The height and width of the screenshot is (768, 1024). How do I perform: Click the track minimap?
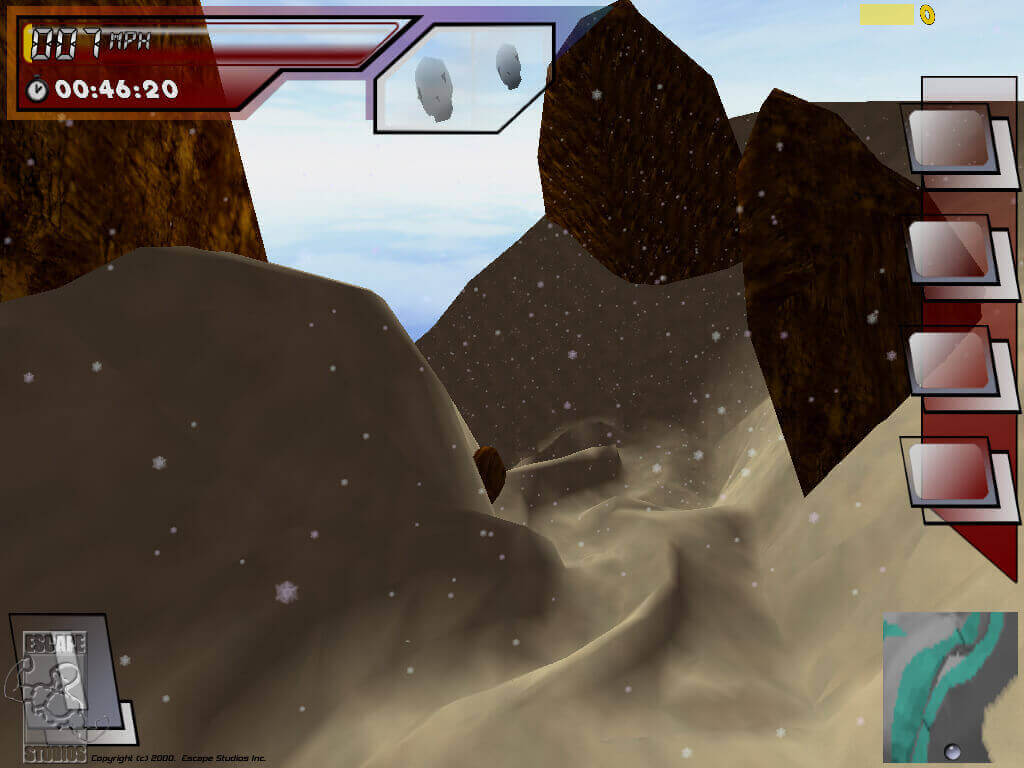pos(950,687)
